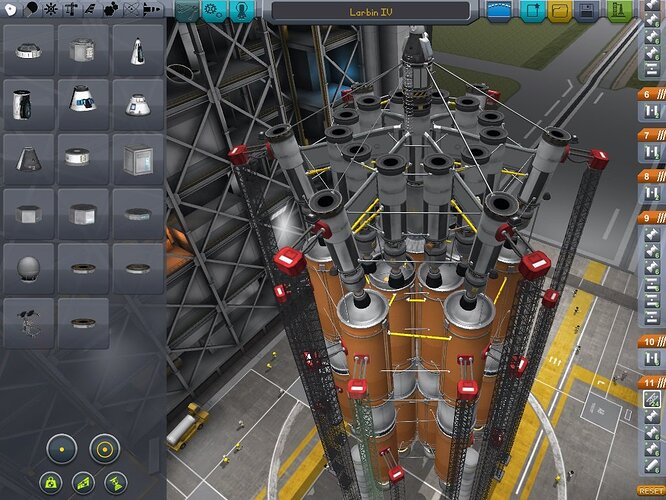Image resolution: width=666 pixels, height=500 pixels.
Task: Show the center of lift marker
Action: (x=82, y=482)
